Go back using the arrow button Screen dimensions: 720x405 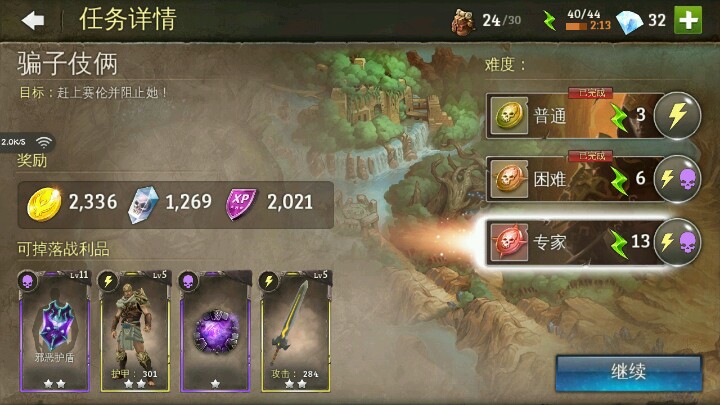click(x=34, y=20)
